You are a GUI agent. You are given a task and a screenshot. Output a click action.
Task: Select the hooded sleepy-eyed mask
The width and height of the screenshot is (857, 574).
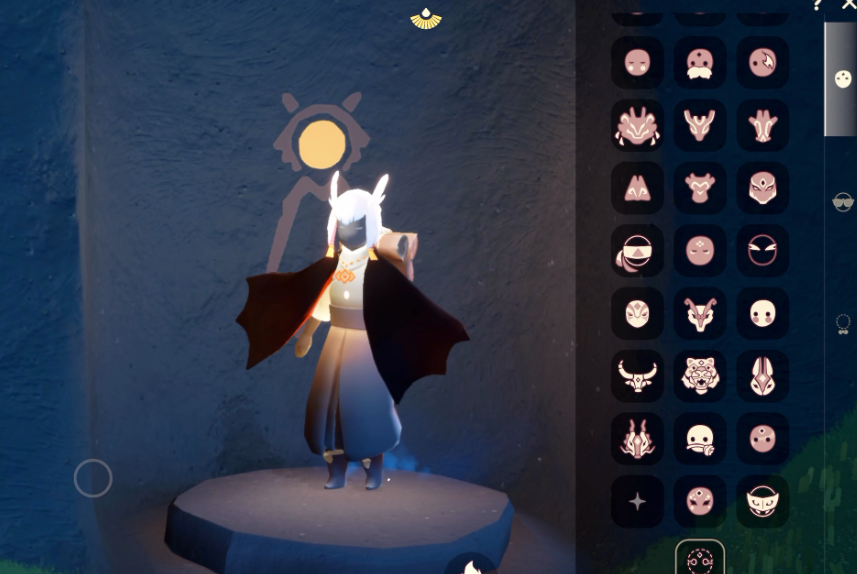pos(763,501)
